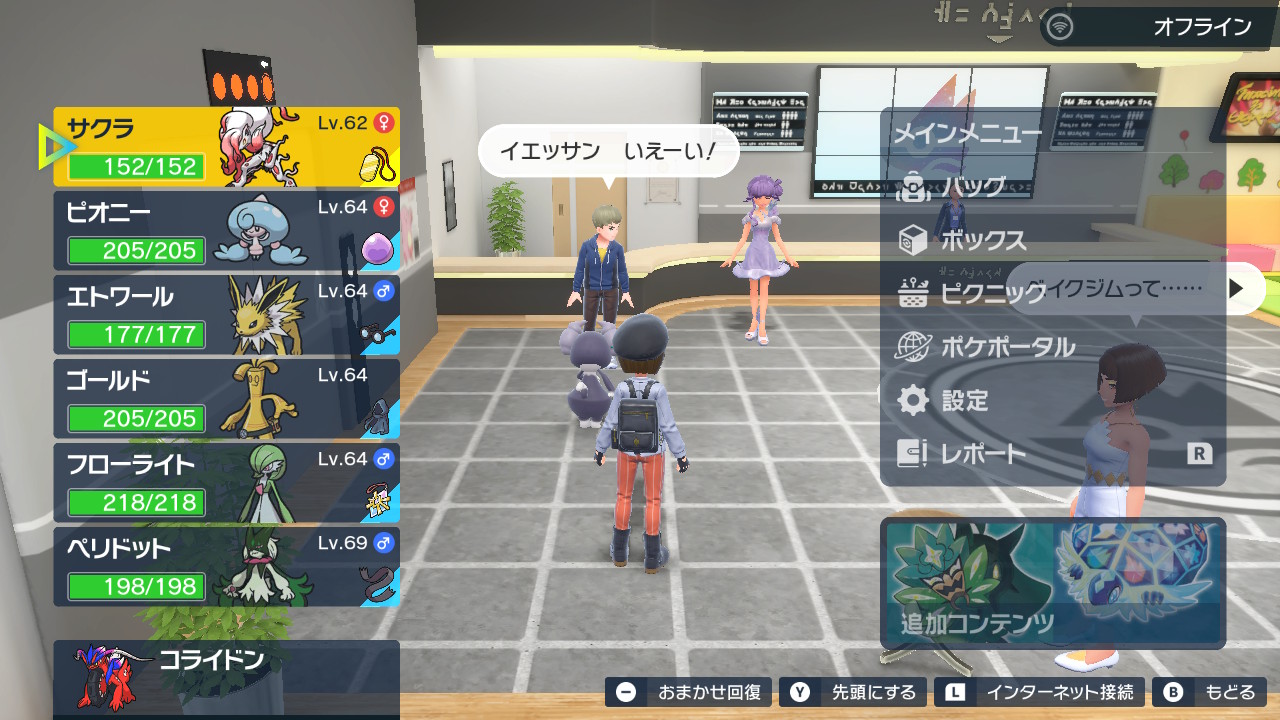1280x720 pixels.
Task: Choose party member エトワール
Action: pos(226,315)
